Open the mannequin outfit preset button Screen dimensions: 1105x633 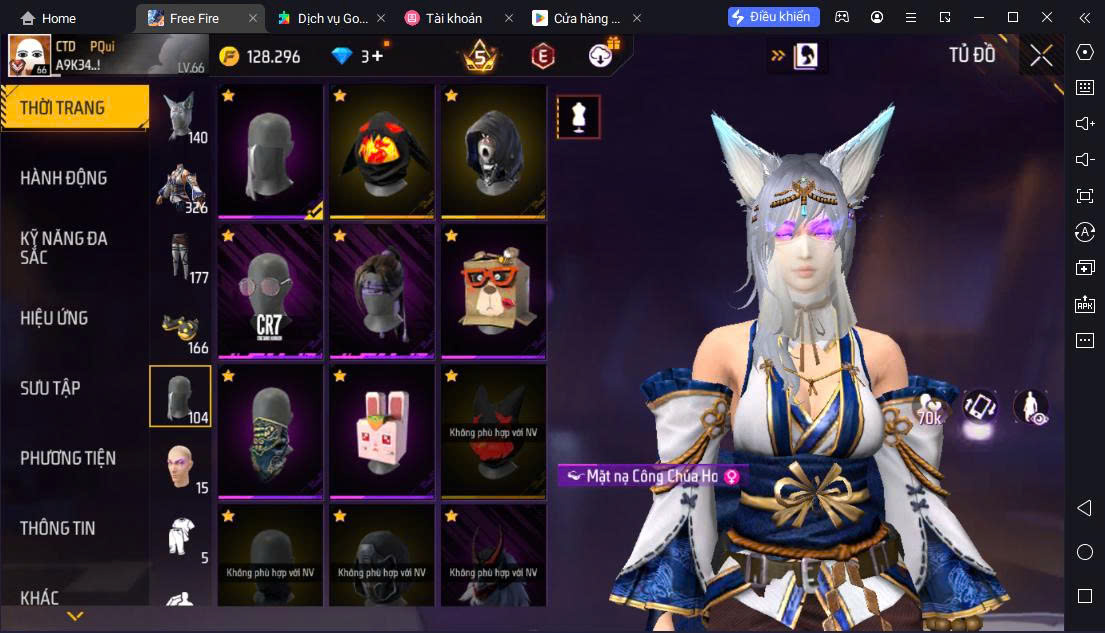click(x=578, y=117)
